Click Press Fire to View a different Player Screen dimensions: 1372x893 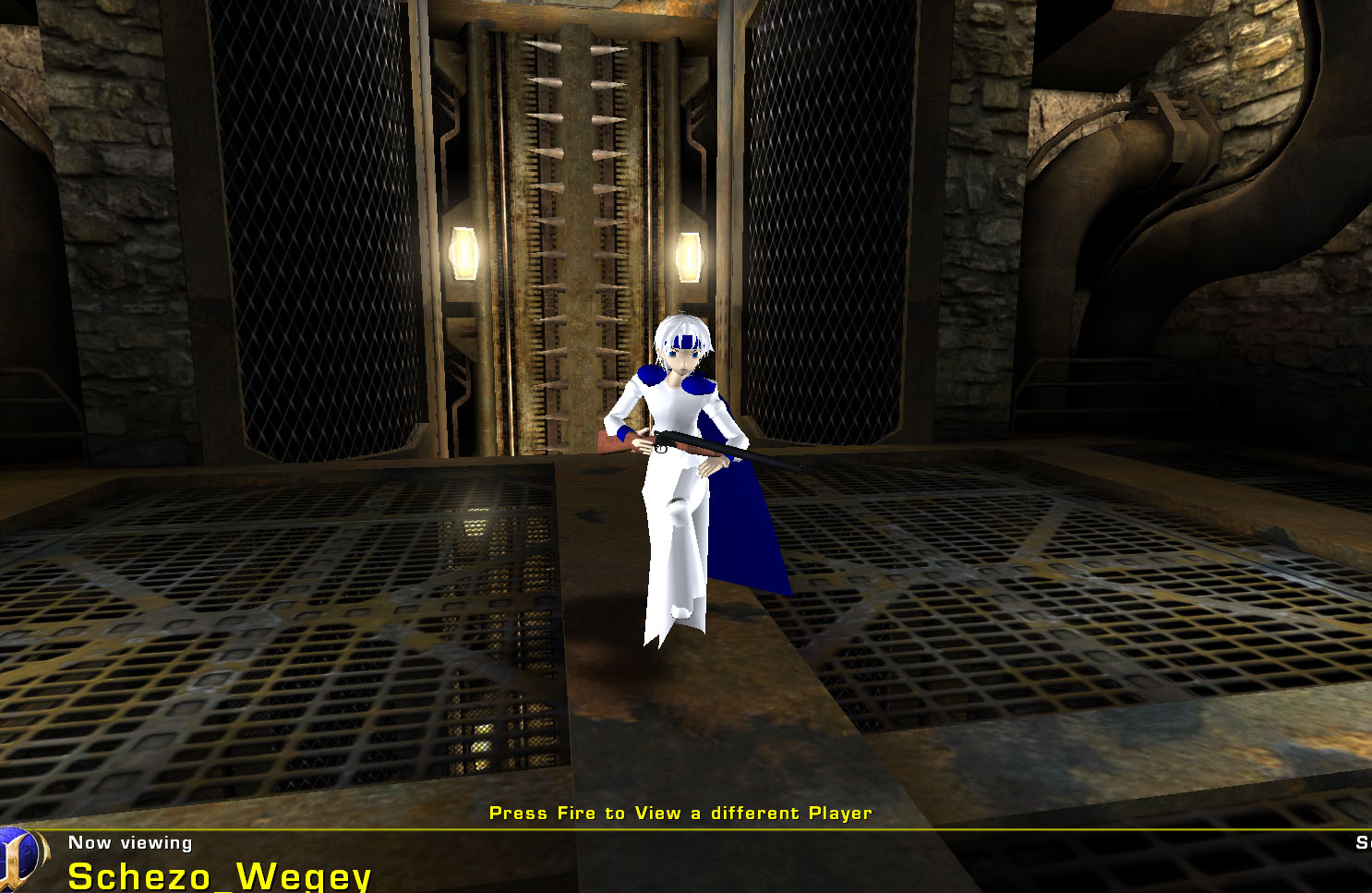(681, 814)
